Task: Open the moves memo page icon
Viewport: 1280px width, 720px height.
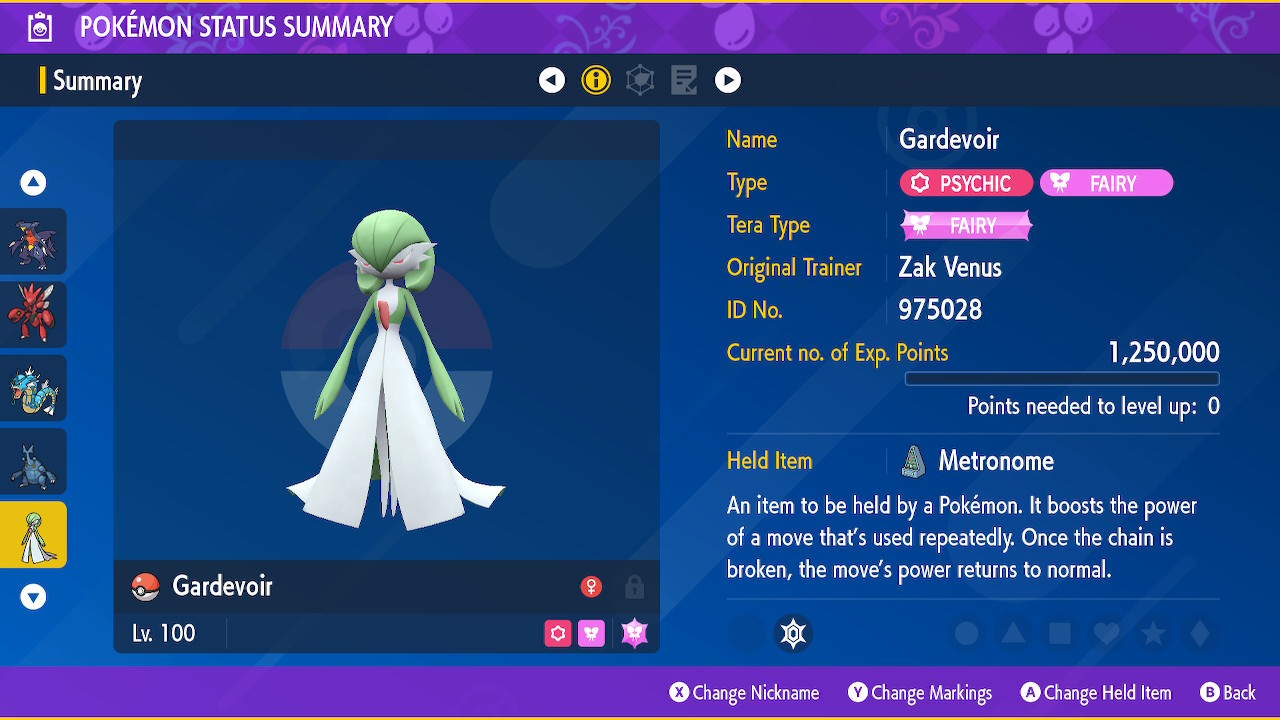Action: (x=684, y=80)
